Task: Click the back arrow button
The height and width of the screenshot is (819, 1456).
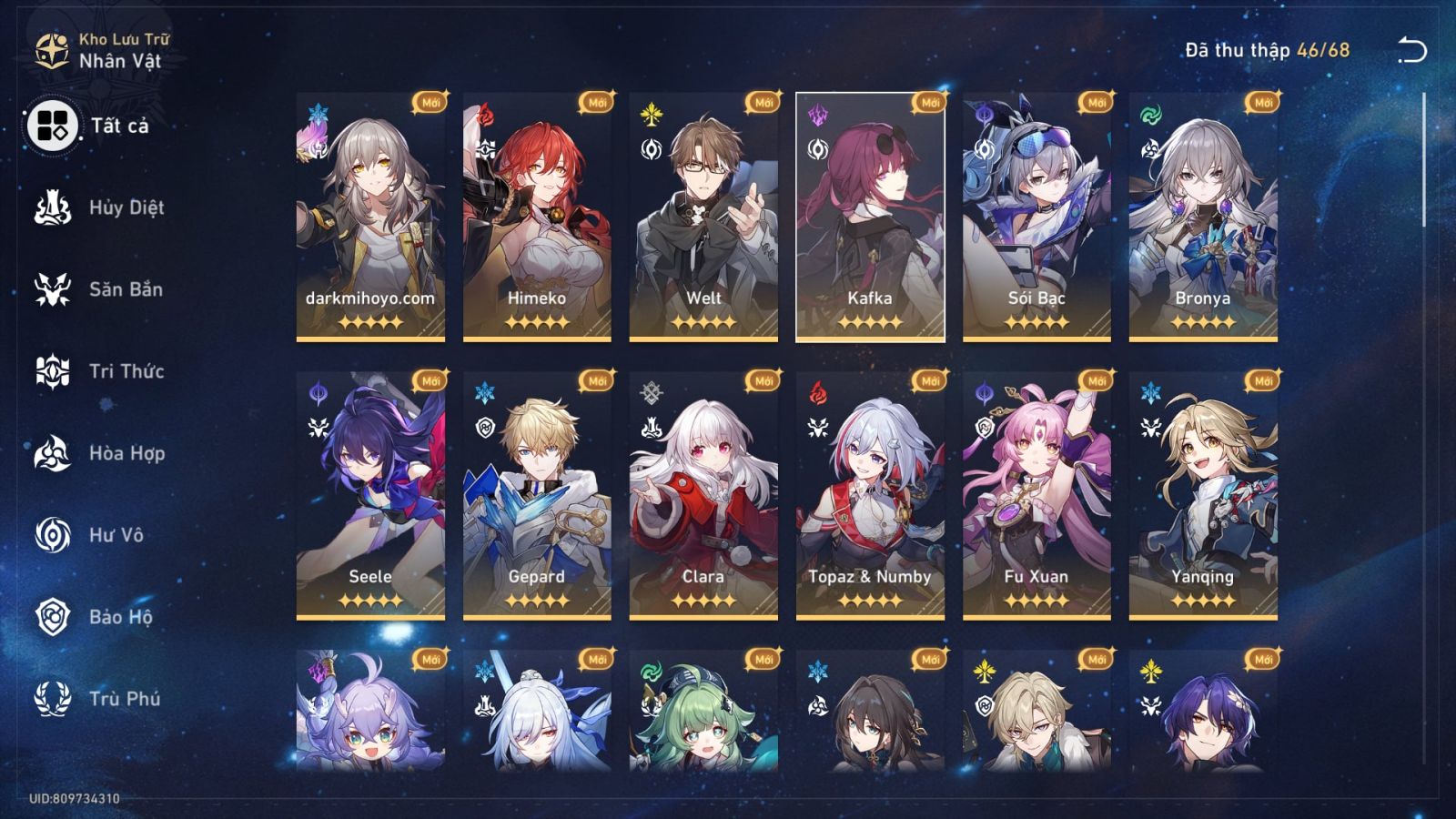Action: 1411,50
